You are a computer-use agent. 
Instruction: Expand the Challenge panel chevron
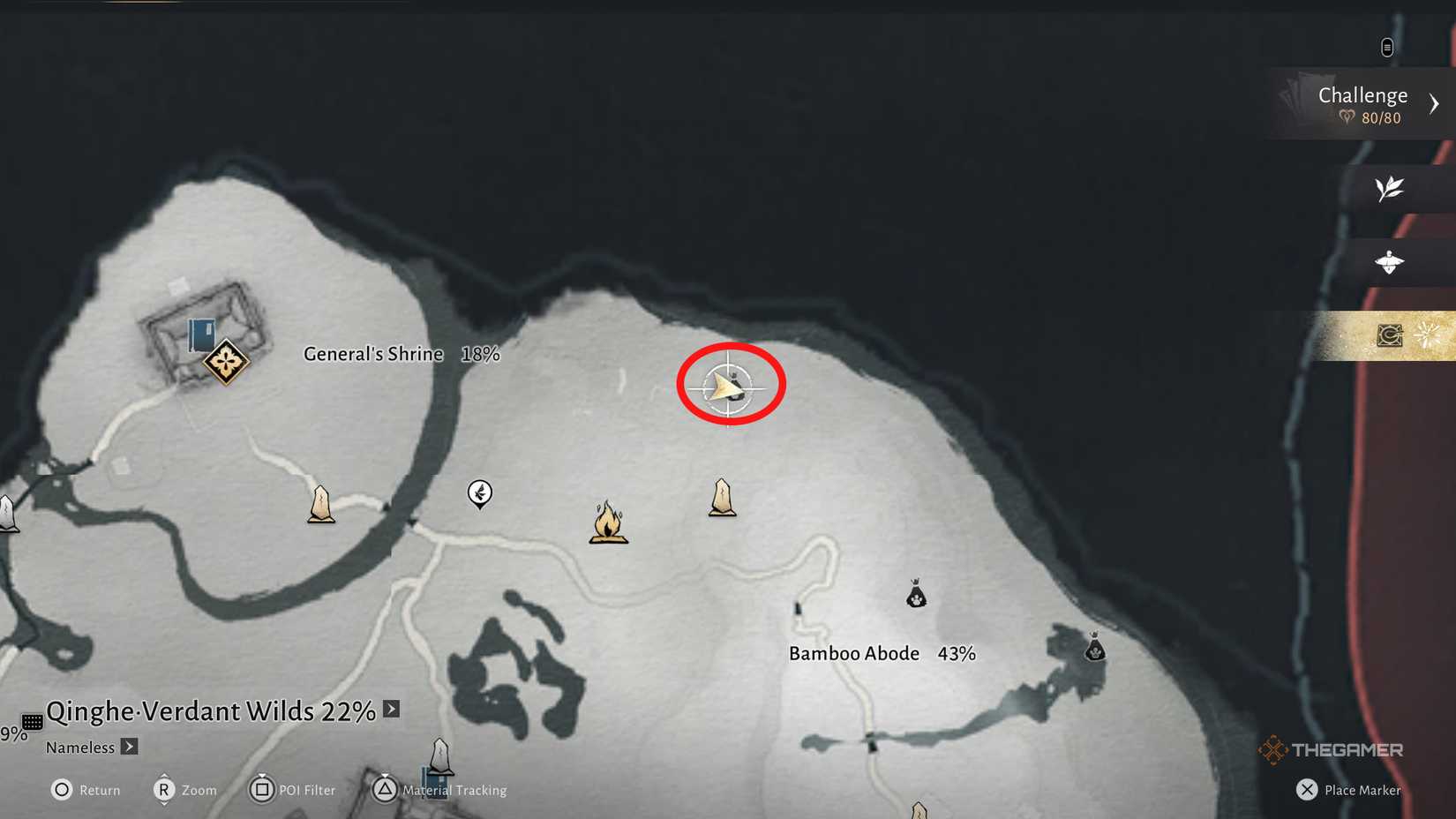[1434, 101]
